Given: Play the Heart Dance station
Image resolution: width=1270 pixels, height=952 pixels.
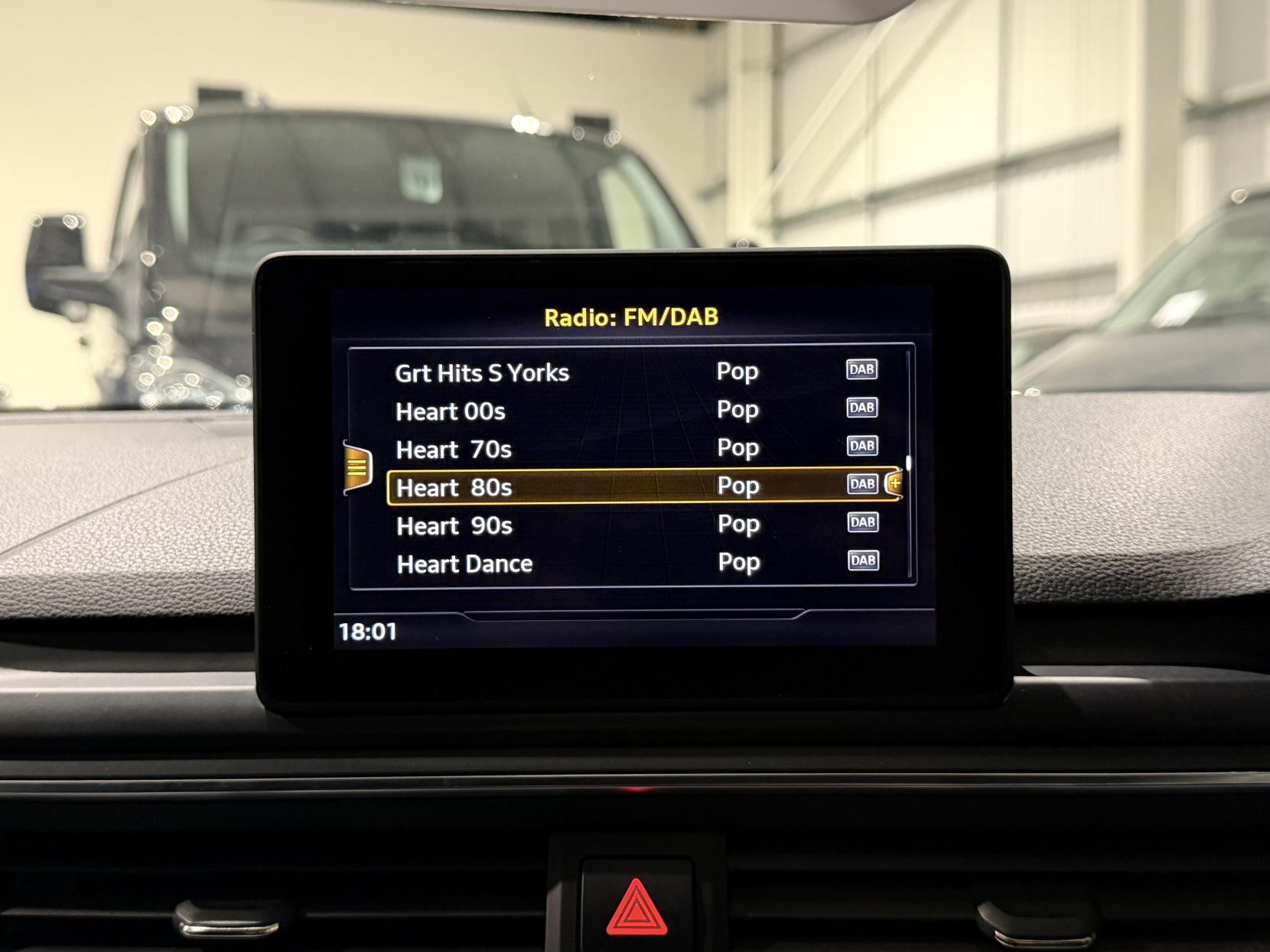Looking at the screenshot, I should (x=464, y=564).
